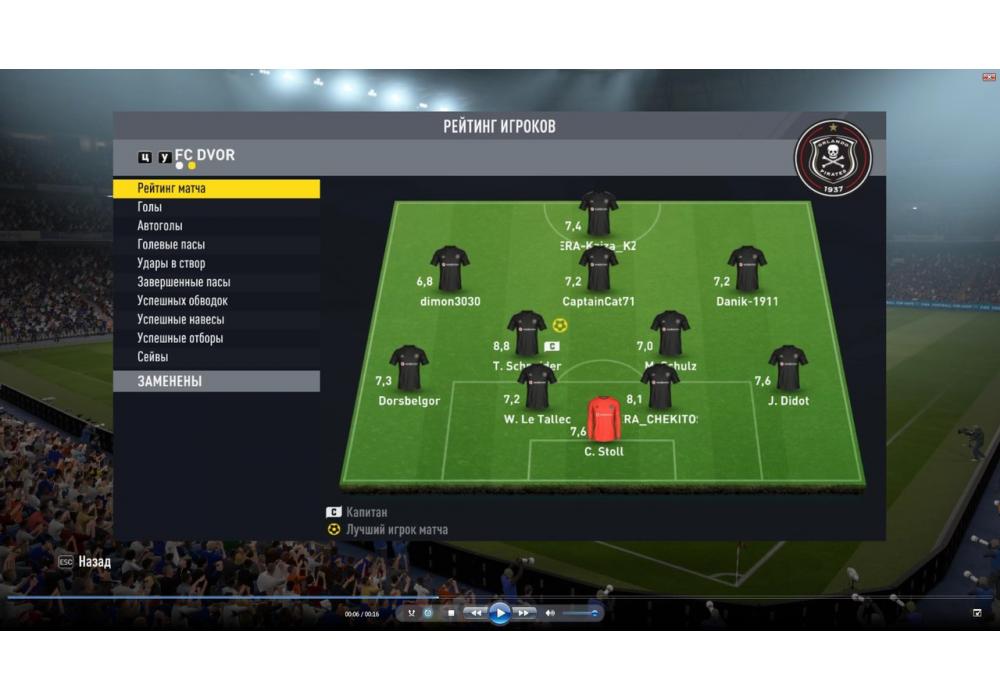Mute the video player's speaker icon
Screen dimensions: 1000x700
(x=549, y=613)
